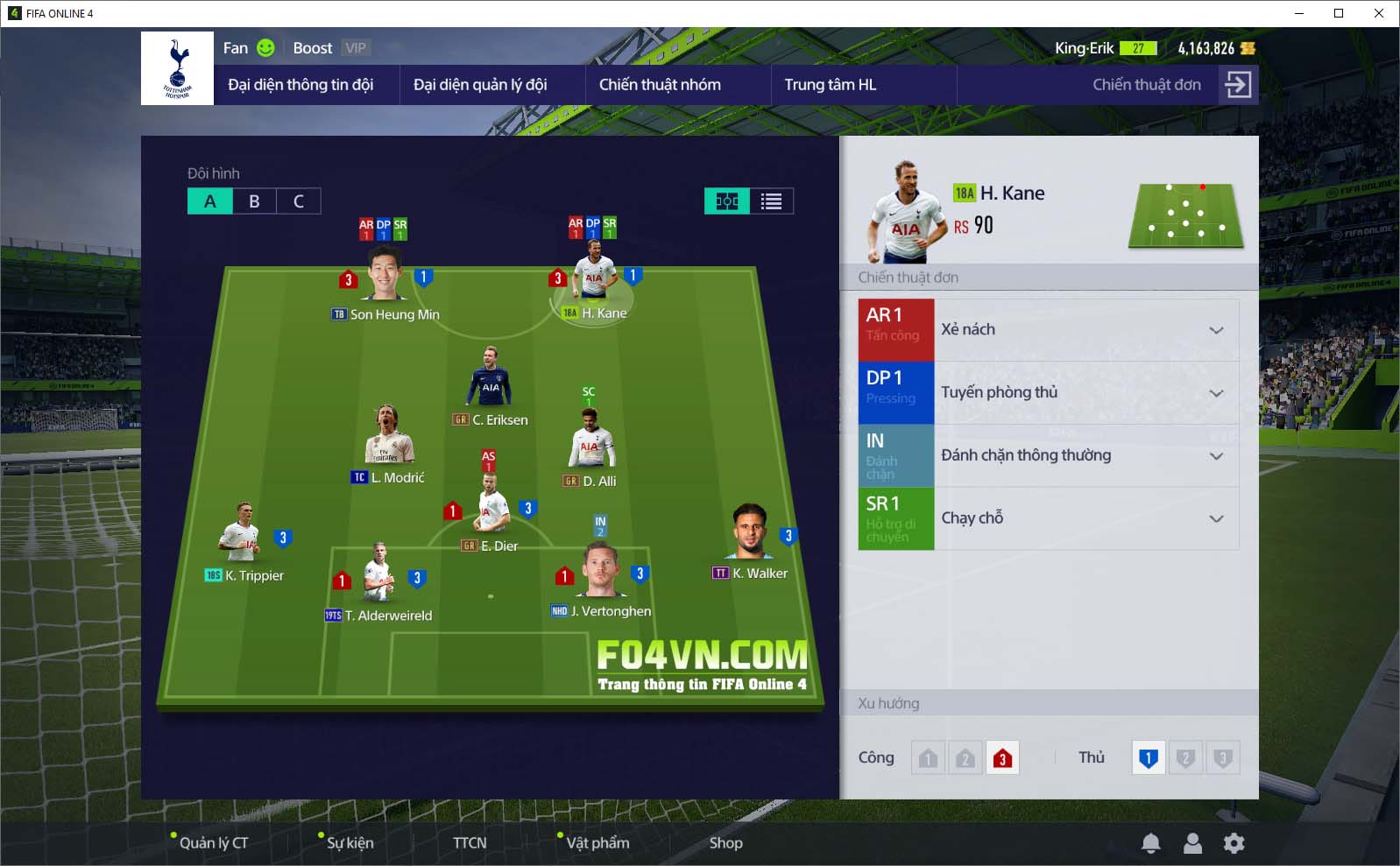Set attack tendency (Công) to level 1
Screen dimensions: 1400x866
(928, 758)
